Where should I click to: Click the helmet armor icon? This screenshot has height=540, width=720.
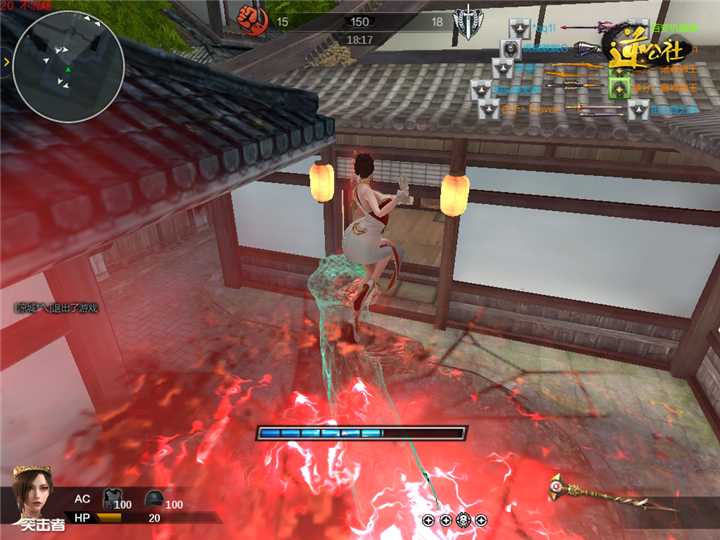coord(153,498)
